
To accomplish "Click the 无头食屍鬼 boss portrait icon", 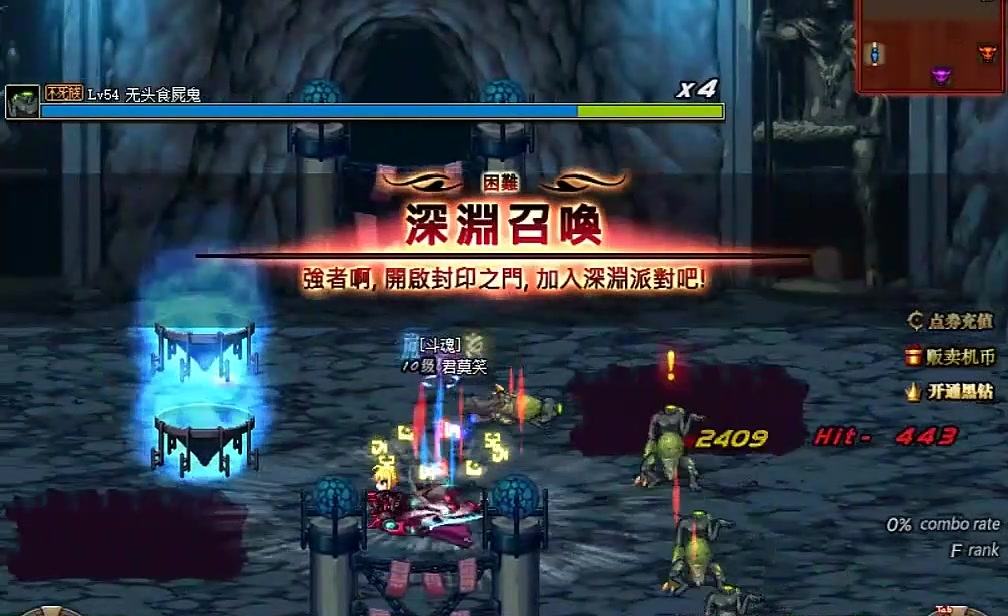I will point(22,101).
